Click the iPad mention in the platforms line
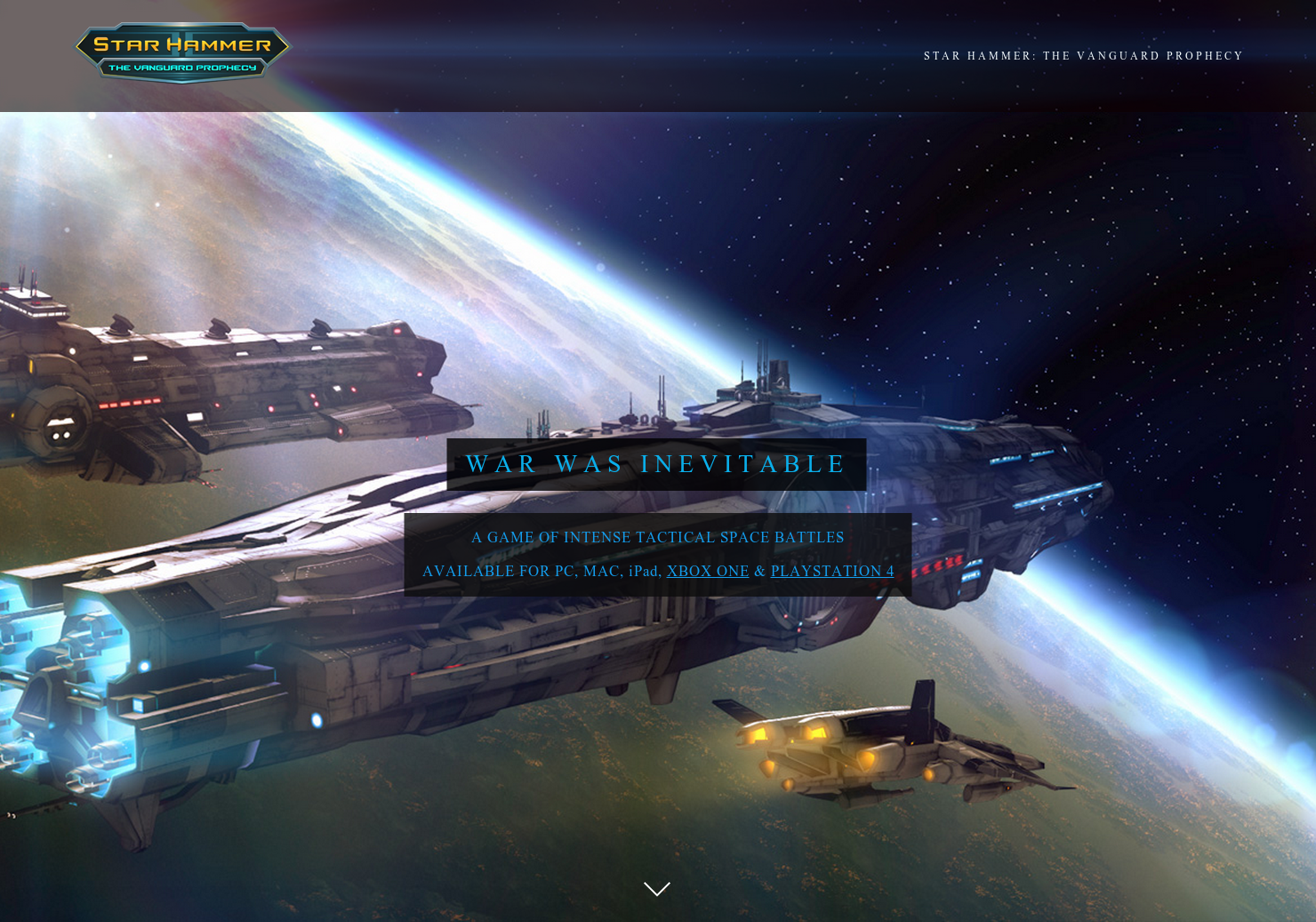 point(645,571)
